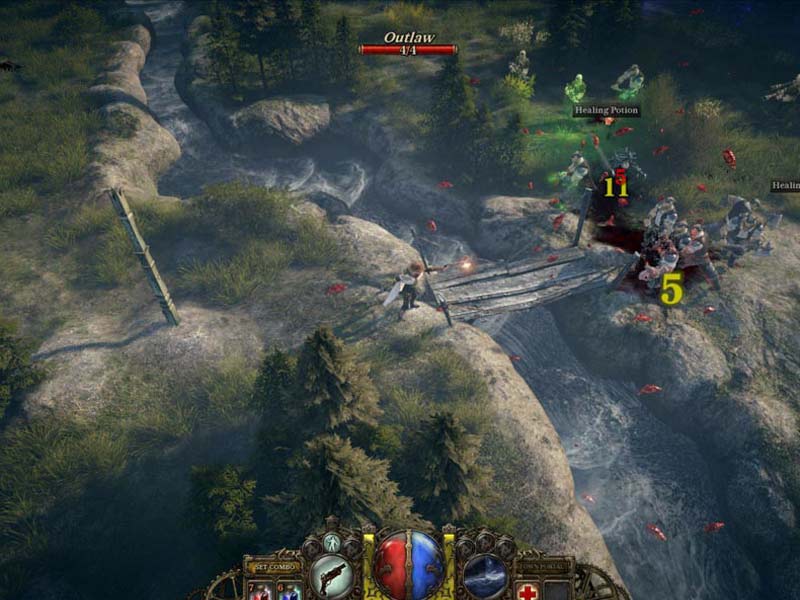Select the pistol weapon skill icon

[331, 576]
